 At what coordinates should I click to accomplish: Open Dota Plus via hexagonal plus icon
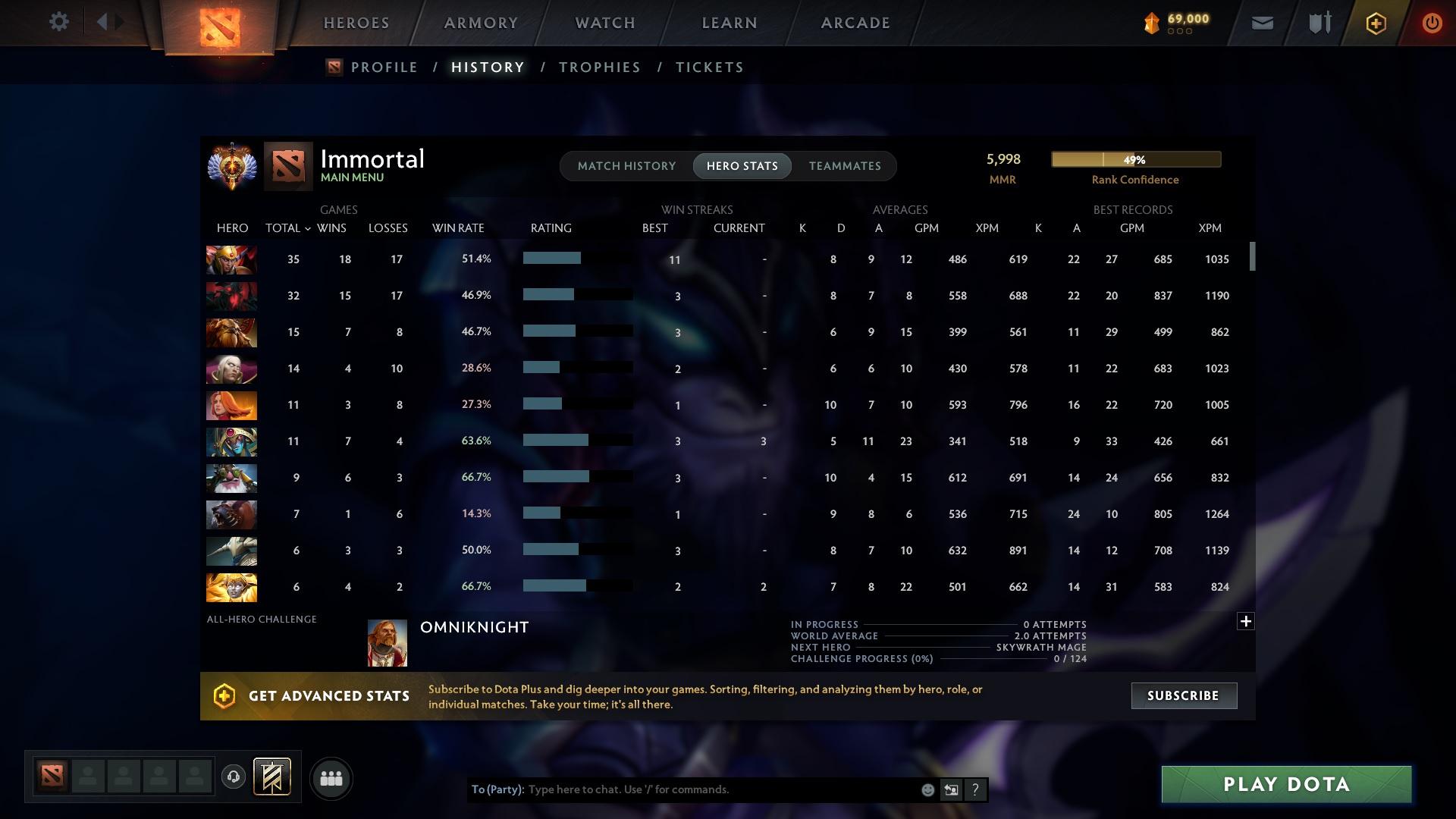click(x=1375, y=23)
